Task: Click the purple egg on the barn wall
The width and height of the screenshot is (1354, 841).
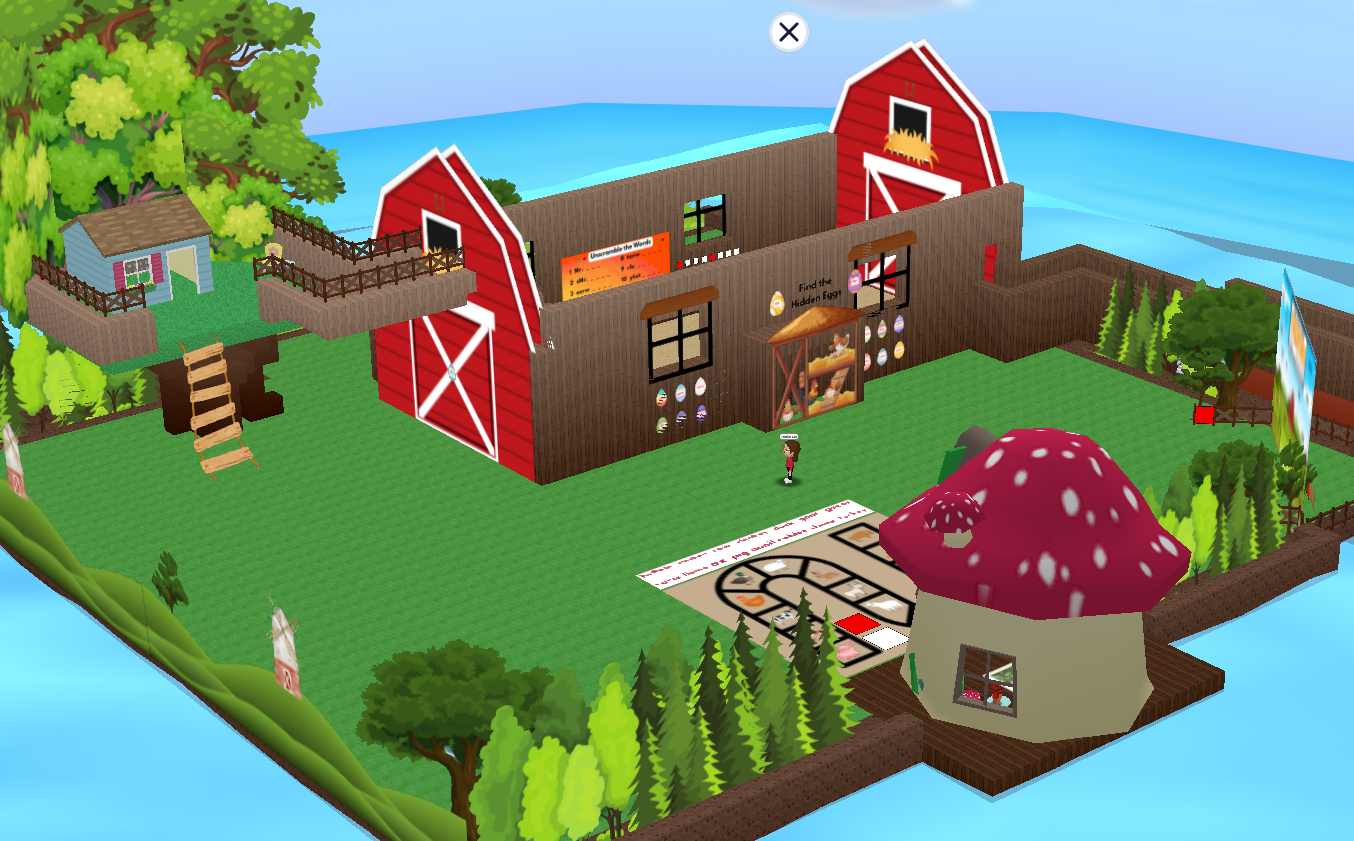Action: click(700, 411)
